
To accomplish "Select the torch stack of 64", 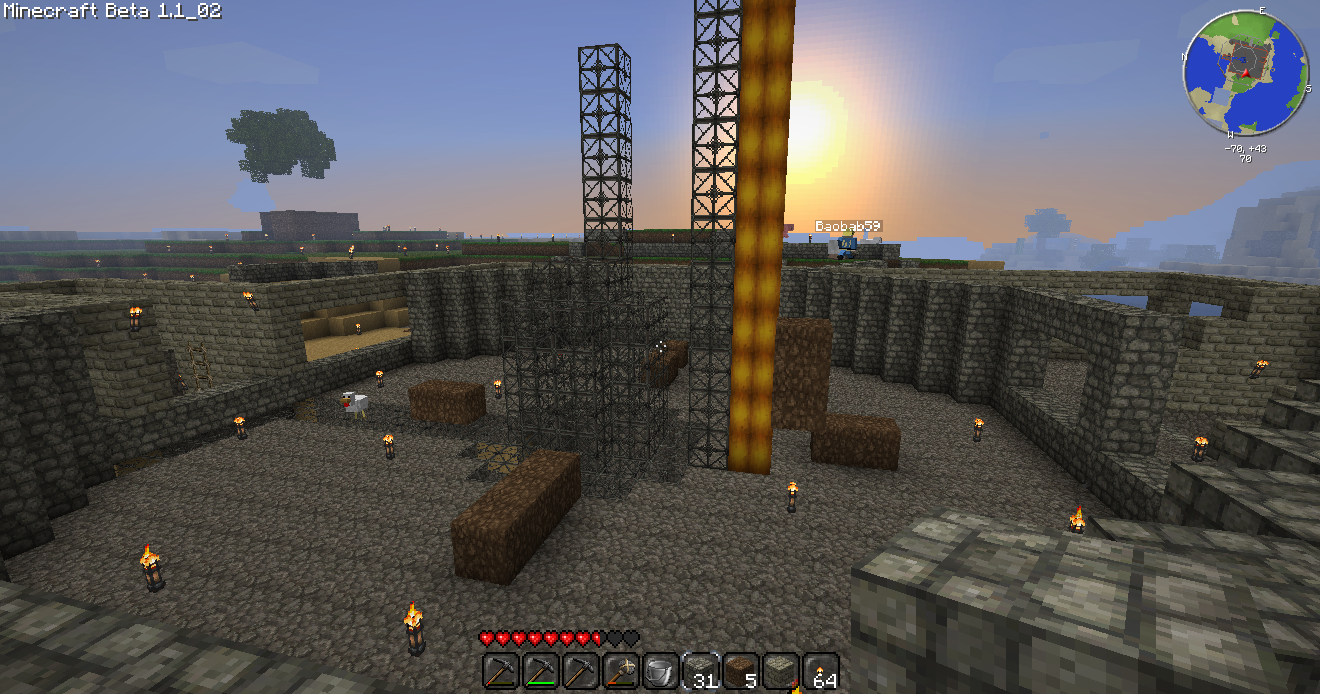I will click(x=820, y=671).
